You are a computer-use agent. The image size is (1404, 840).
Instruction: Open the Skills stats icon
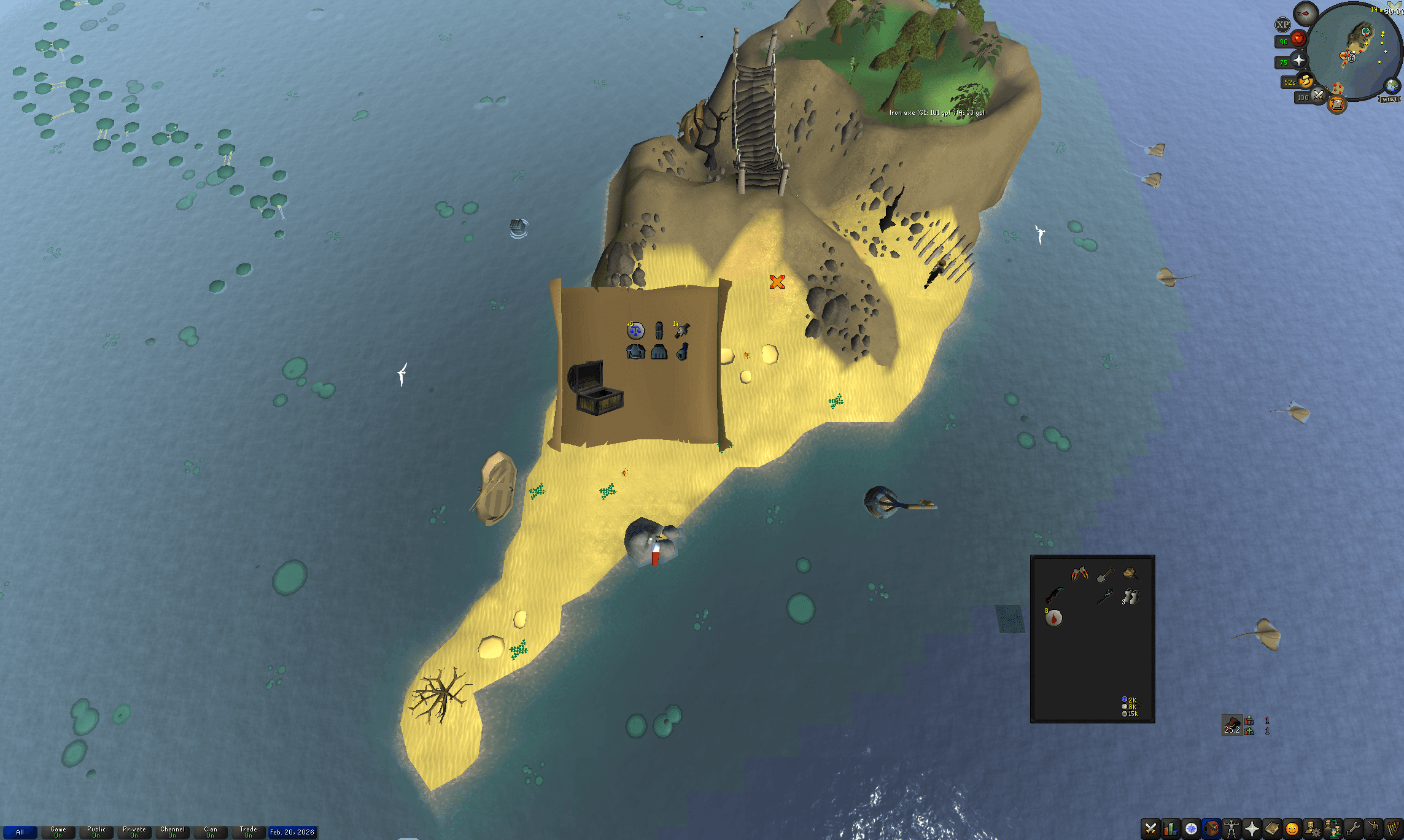1170,828
